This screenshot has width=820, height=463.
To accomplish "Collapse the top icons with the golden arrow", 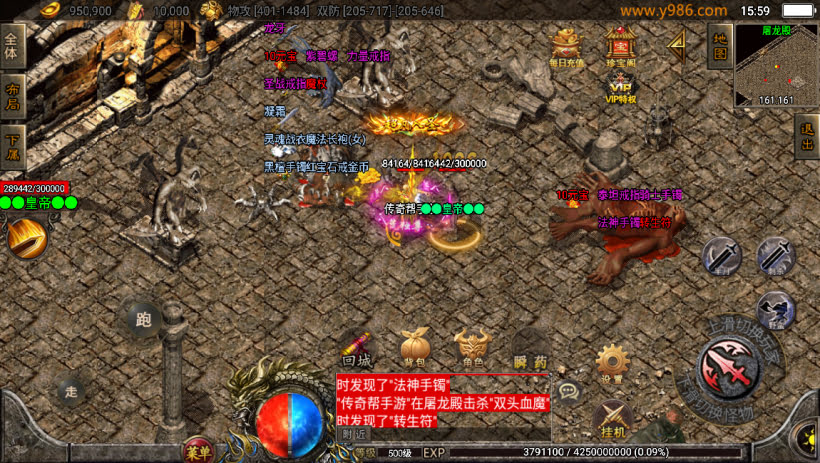I will pos(677,44).
